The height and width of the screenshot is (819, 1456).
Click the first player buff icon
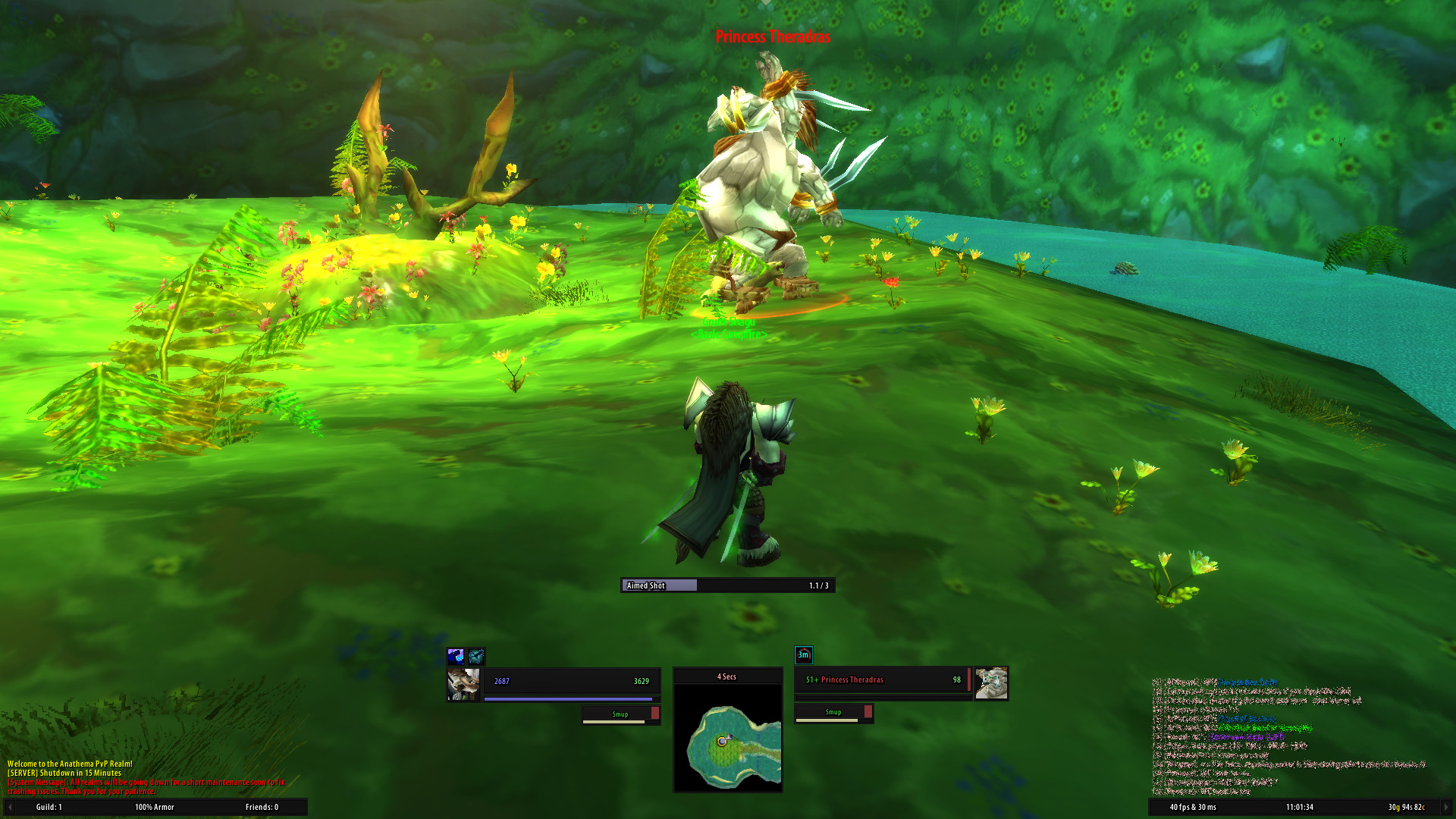coord(456,656)
